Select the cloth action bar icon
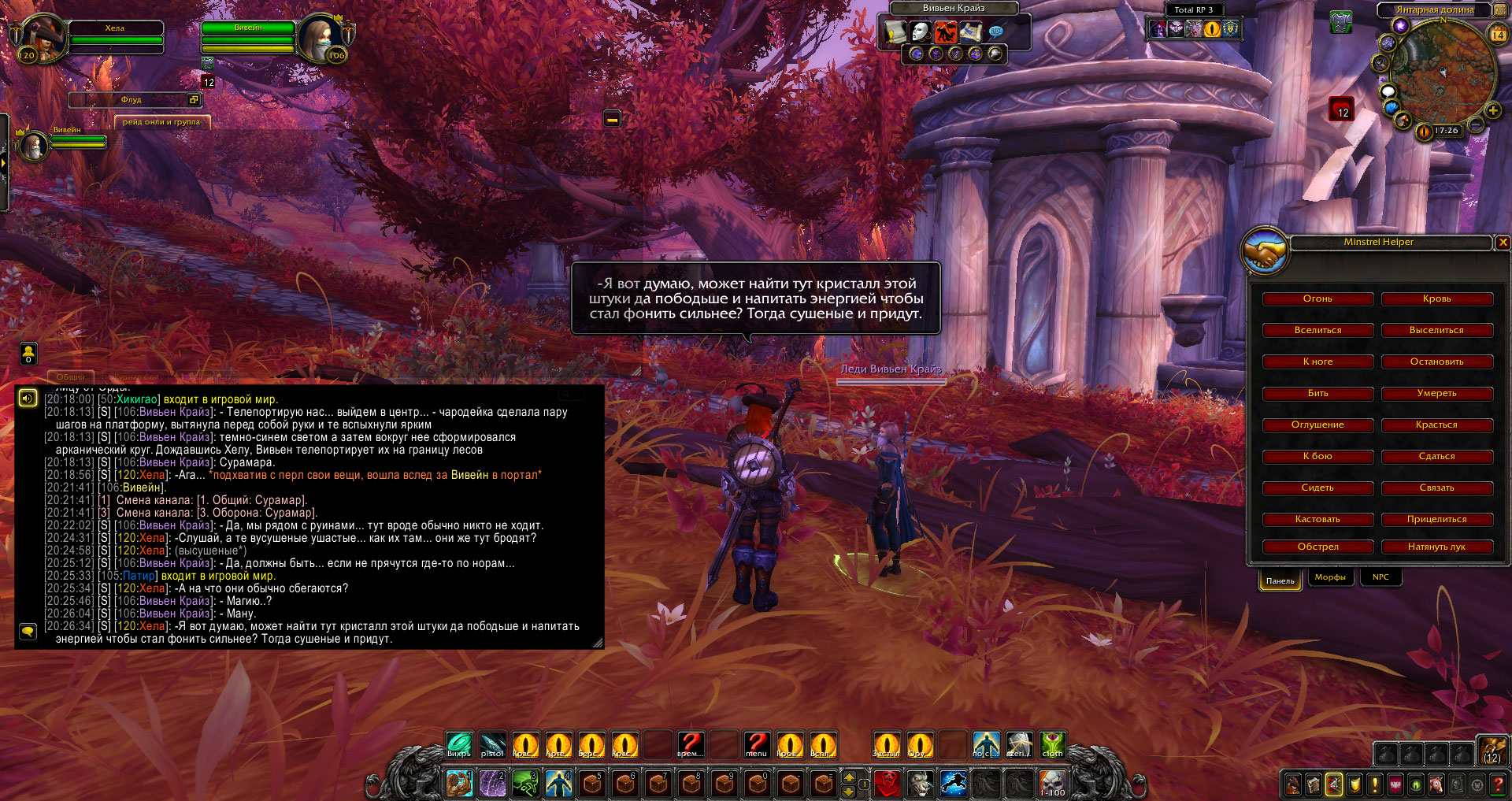 1053,744
